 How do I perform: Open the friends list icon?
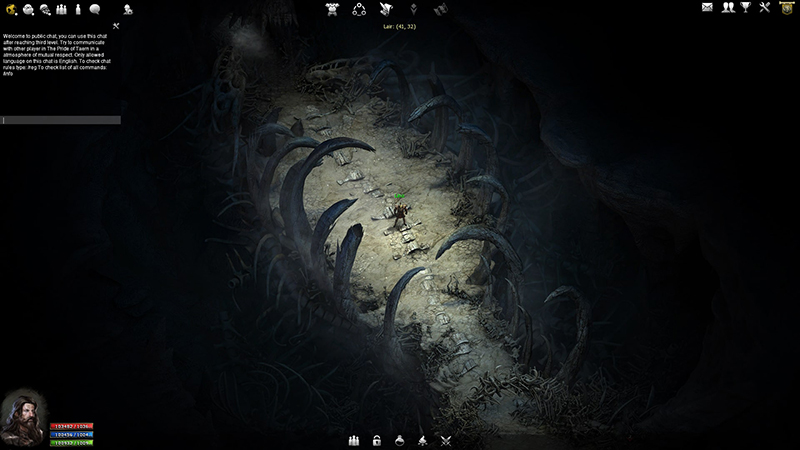point(728,8)
